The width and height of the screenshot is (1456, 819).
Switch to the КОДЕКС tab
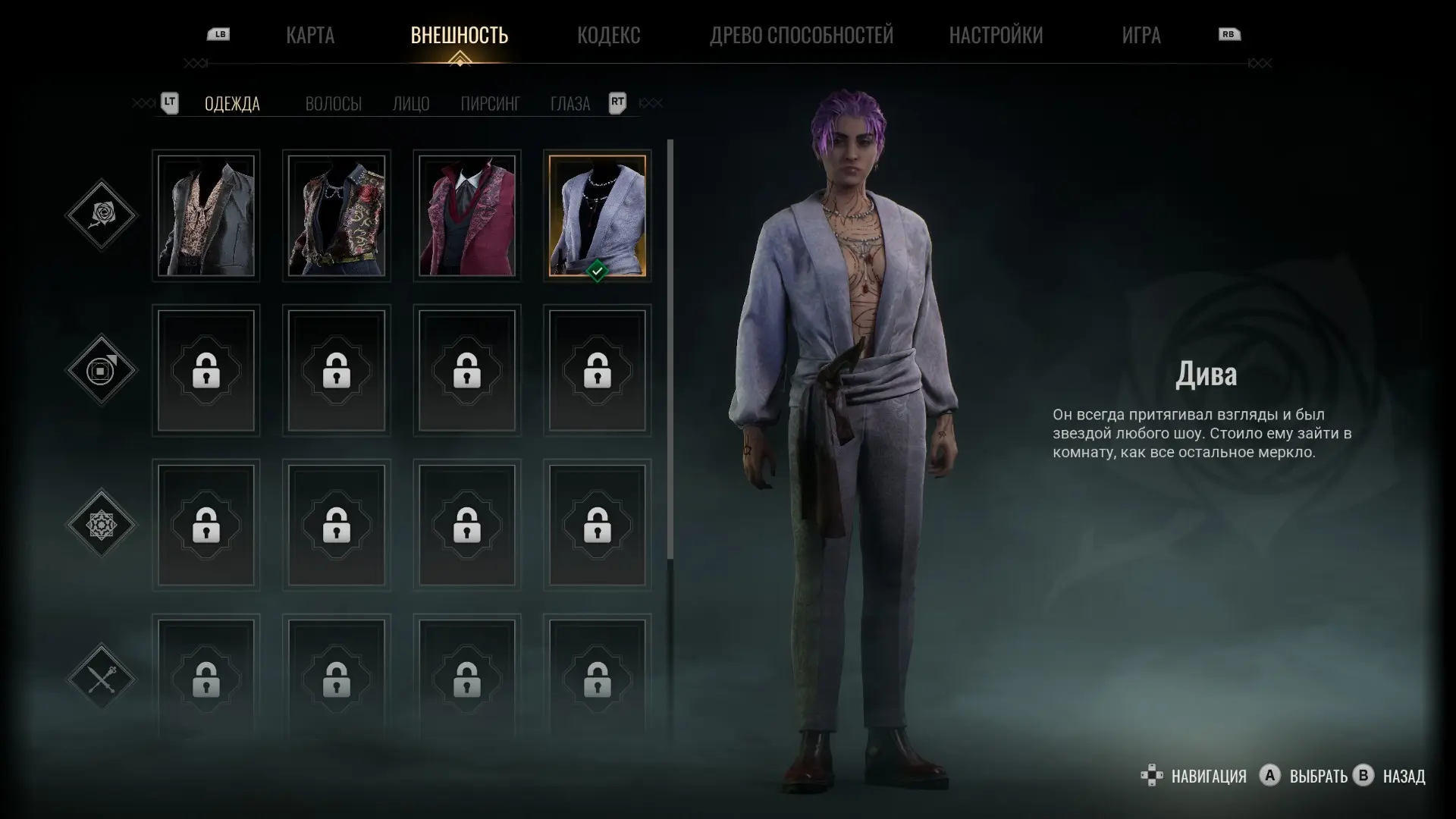tap(610, 35)
